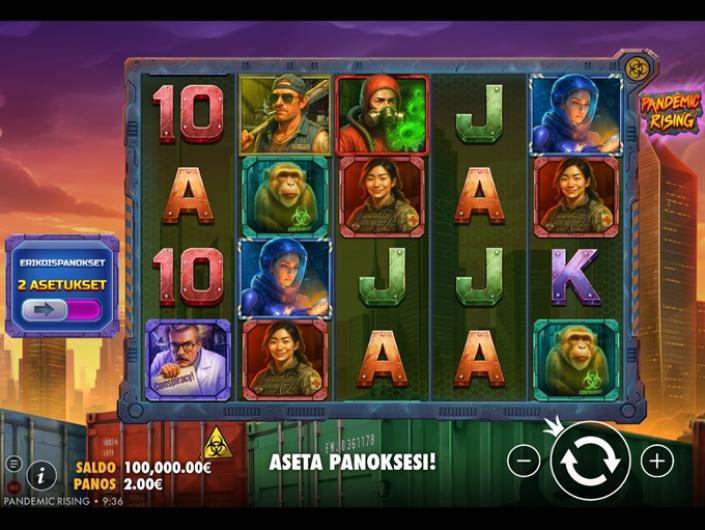This screenshot has width=705, height=530.
Task: Open the hamburger menu icon
Action: 13,463
